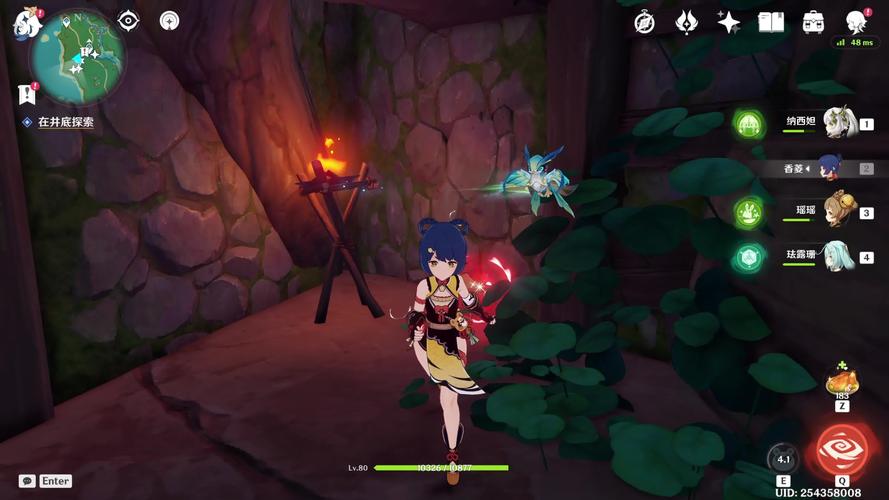The image size is (889, 500).
Task: Open the adventurer handbook book icon
Action: click(771, 22)
